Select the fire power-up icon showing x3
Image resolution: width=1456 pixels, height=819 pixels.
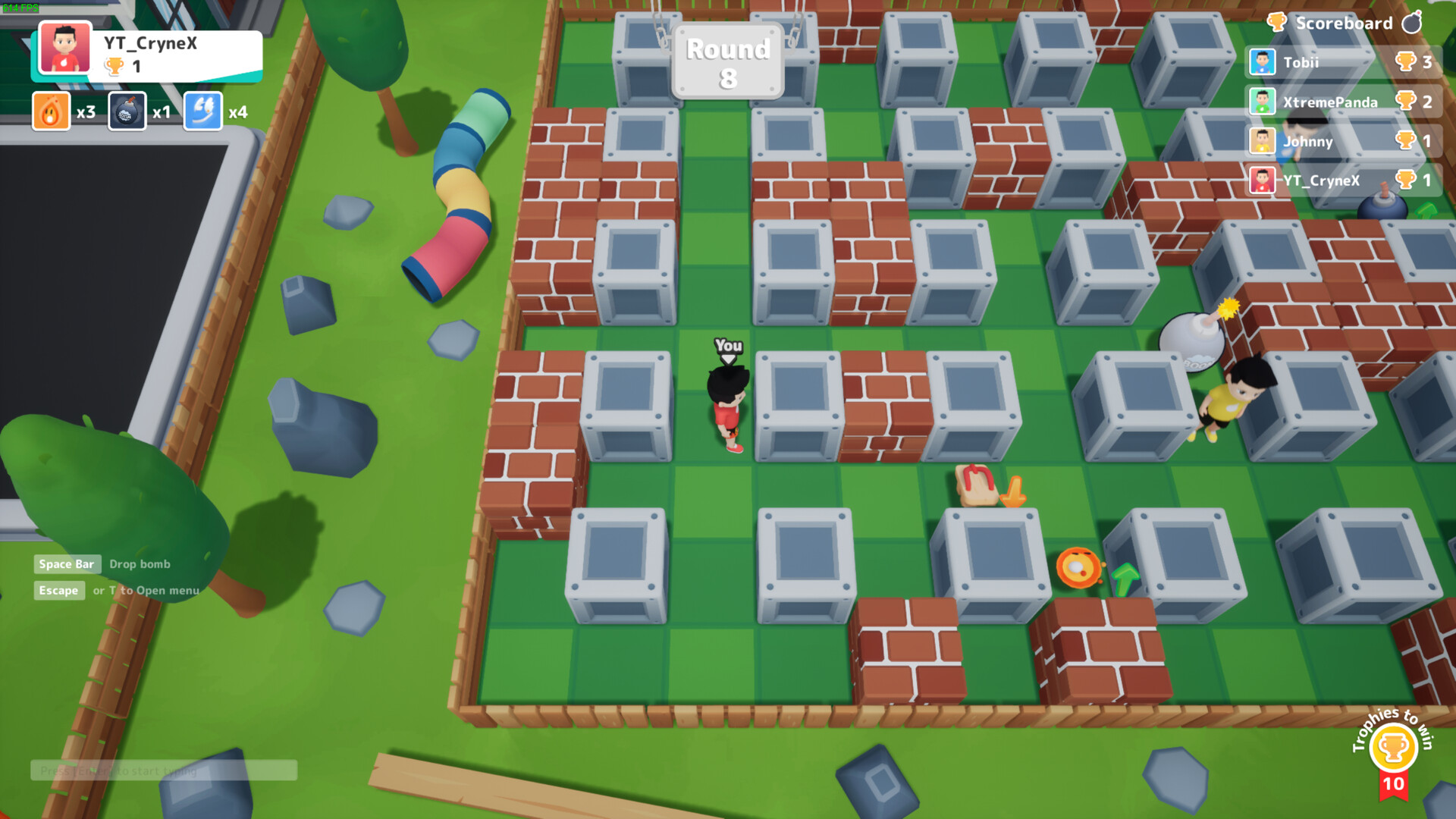point(50,111)
